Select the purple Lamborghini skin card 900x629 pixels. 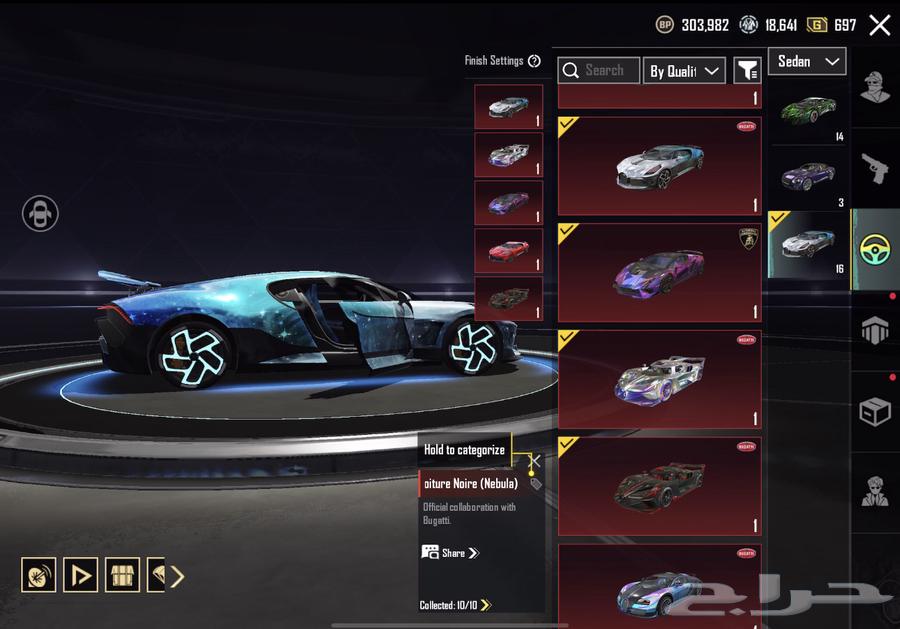[659, 272]
